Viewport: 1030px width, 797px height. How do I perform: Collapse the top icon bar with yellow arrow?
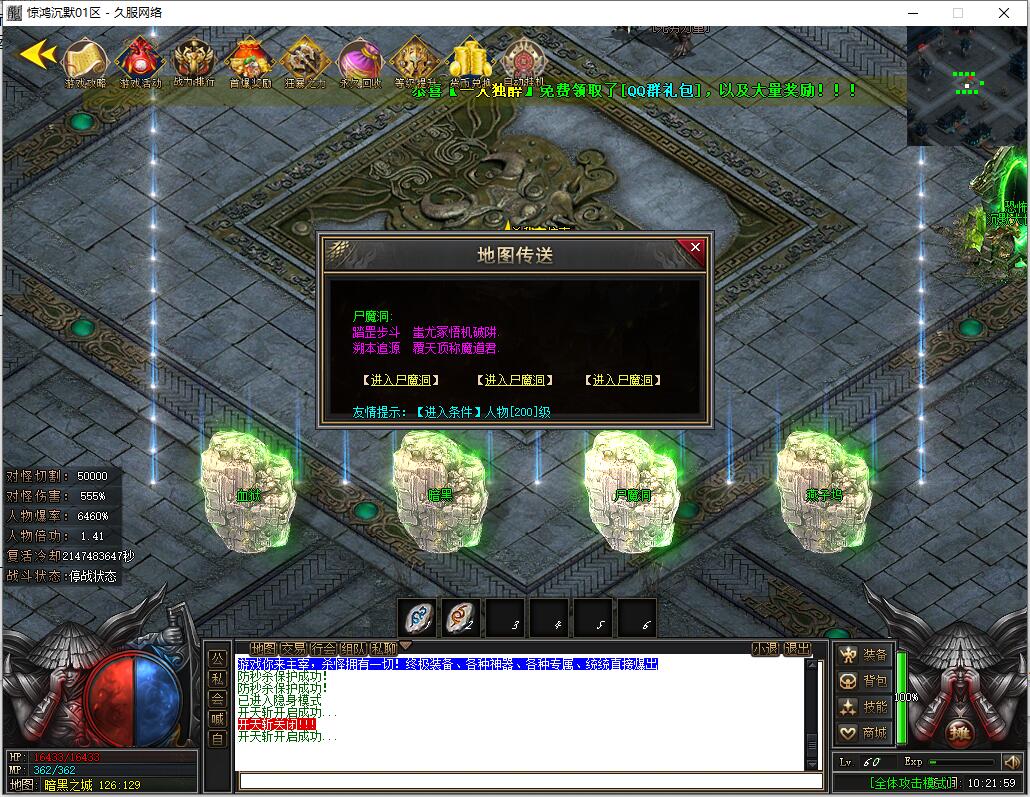tap(38, 54)
